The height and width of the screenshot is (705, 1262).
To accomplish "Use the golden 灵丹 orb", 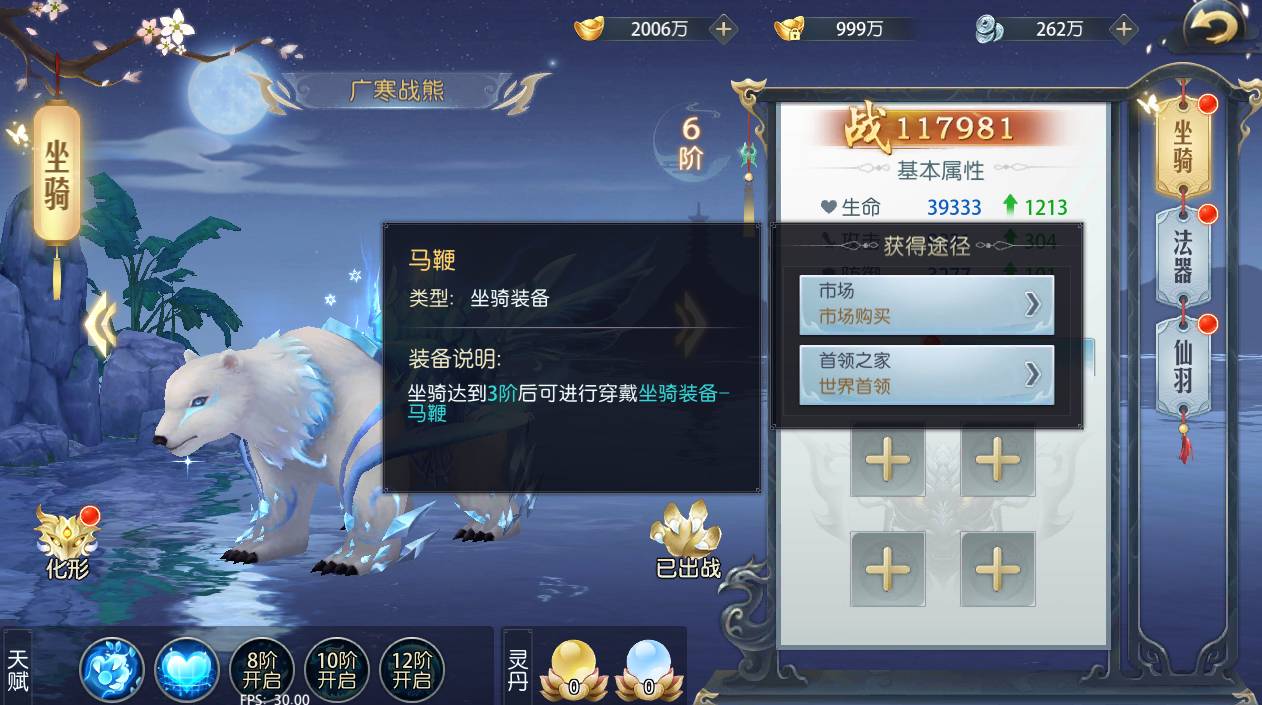I will coord(573,668).
